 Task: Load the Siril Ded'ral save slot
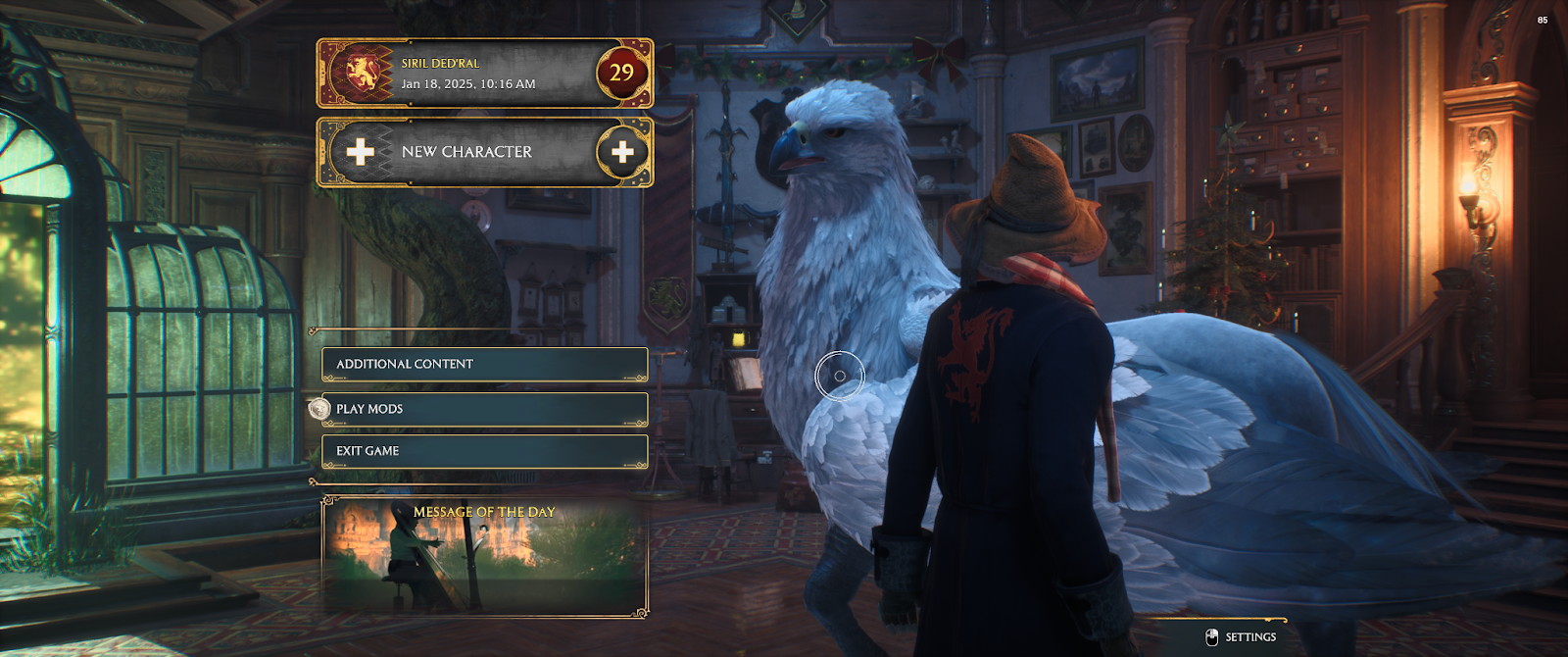coord(484,74)
